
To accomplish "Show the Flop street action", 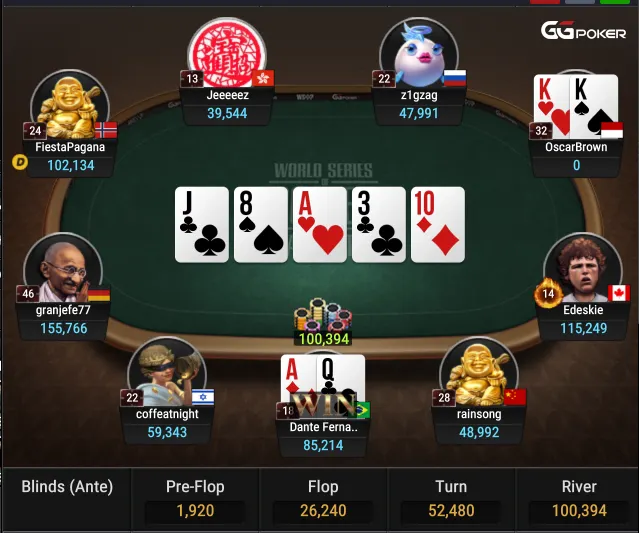I will pos(323,499).
